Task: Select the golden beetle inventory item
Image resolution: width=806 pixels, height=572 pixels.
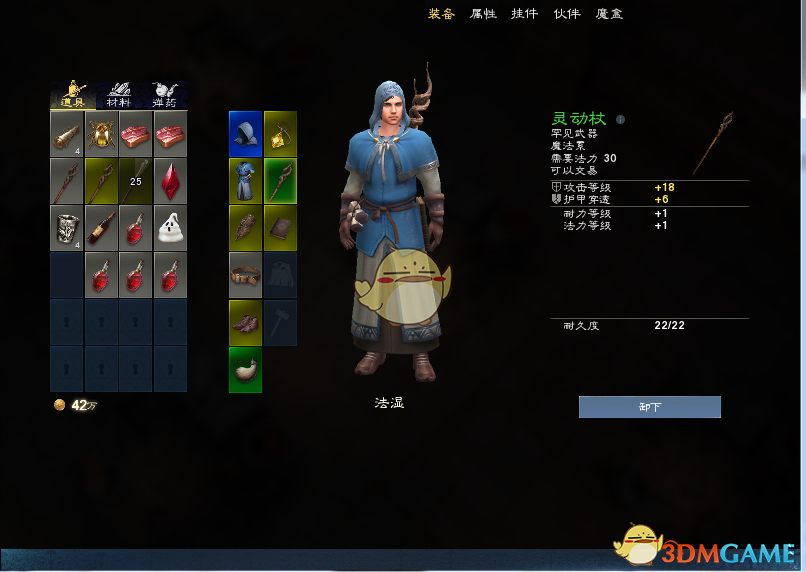Action: click(102, 133)
